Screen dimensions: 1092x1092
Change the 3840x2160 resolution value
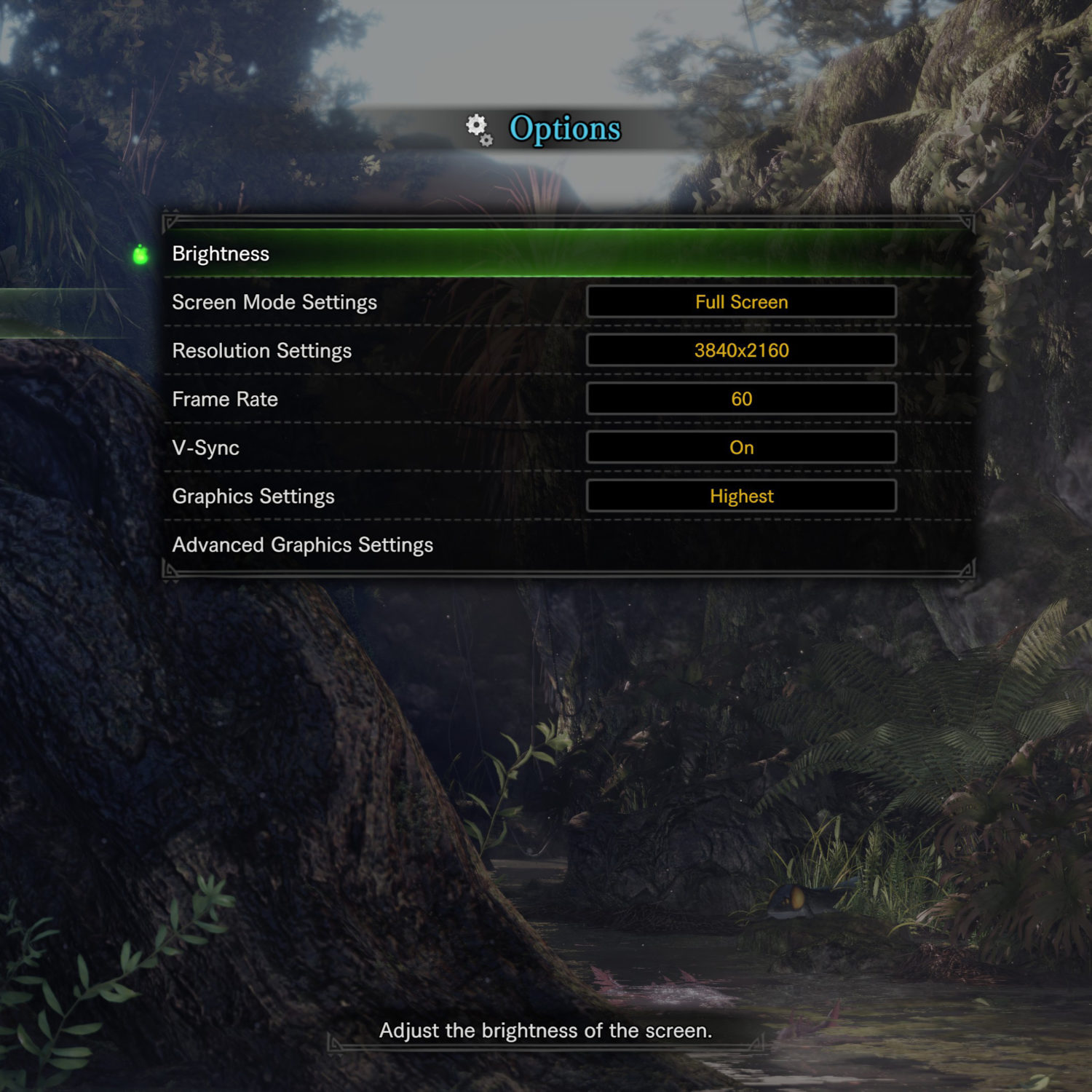[x=741, y=351]
